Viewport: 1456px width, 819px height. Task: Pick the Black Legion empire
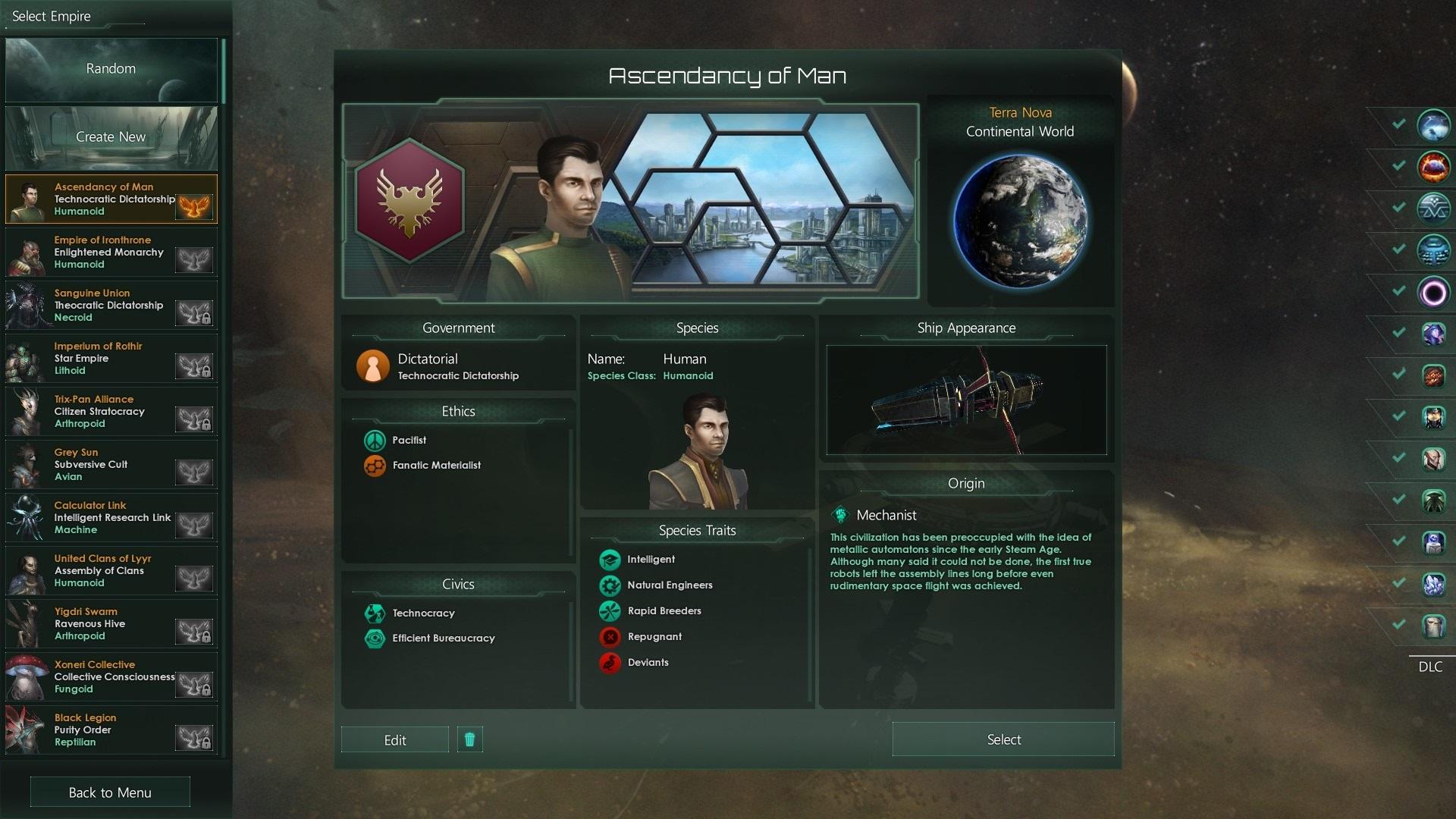point(111,730)
